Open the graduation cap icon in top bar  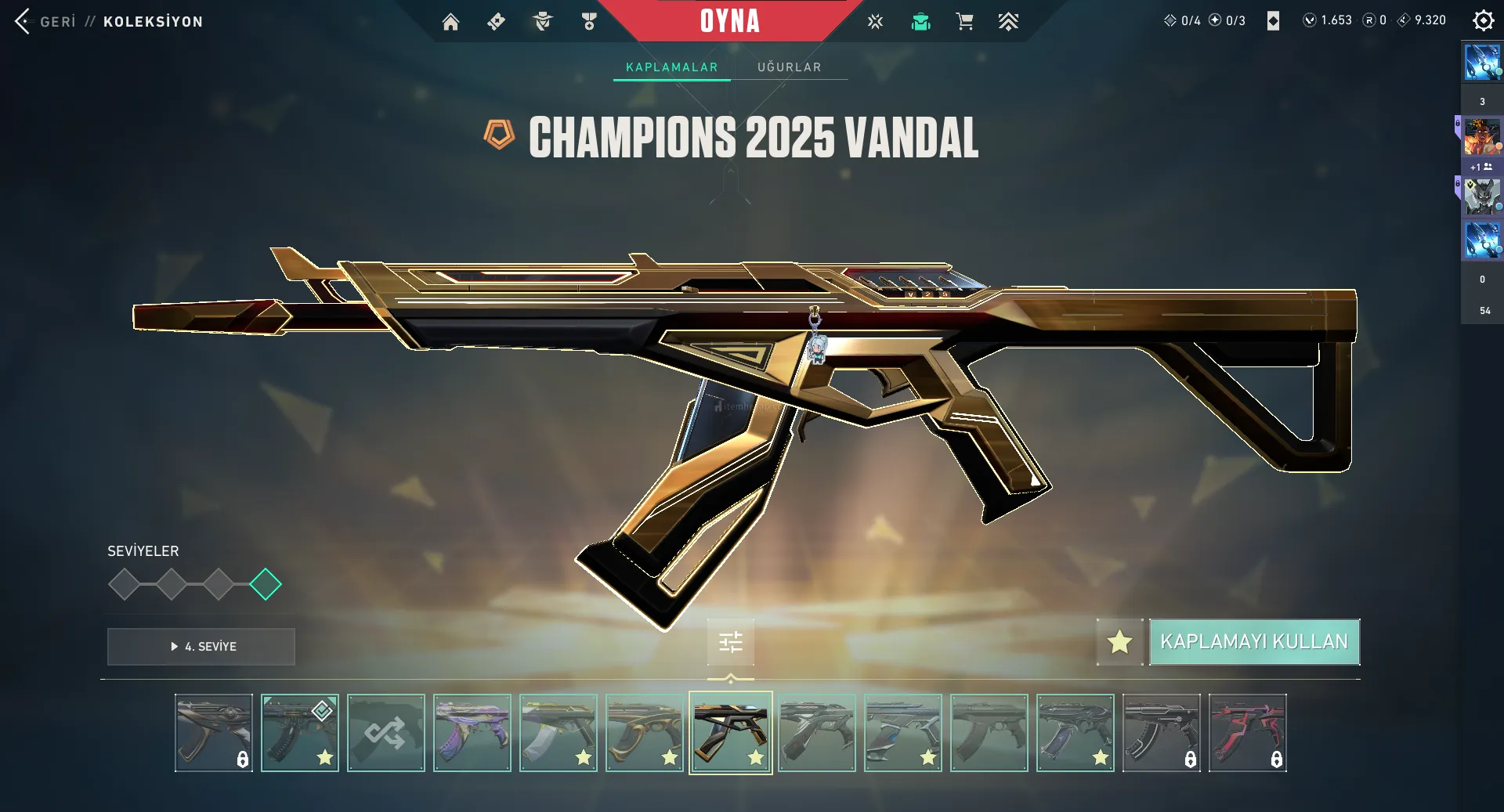click(920, 22)
